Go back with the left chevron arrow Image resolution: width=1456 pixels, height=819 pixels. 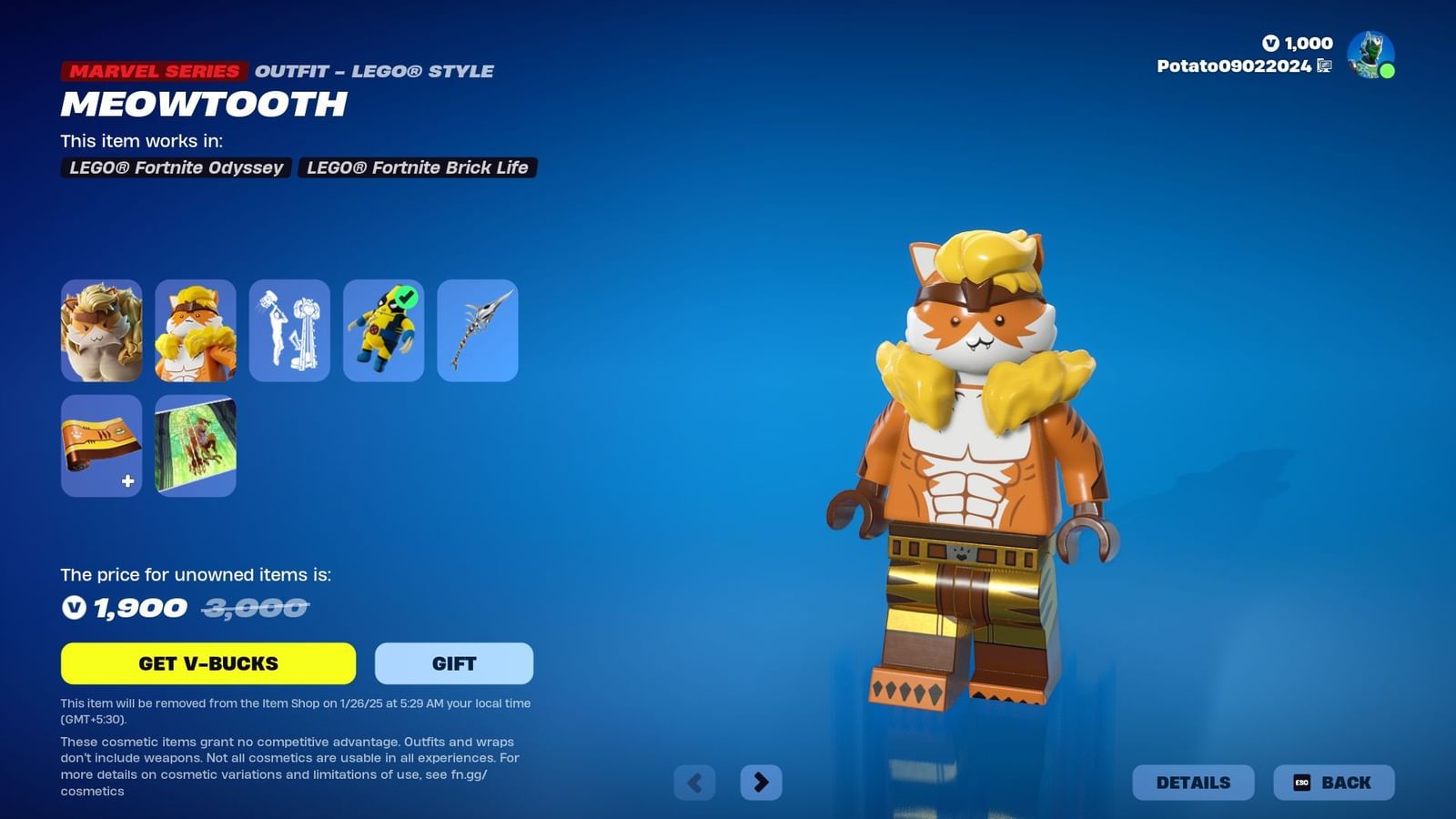pos(694,781)
